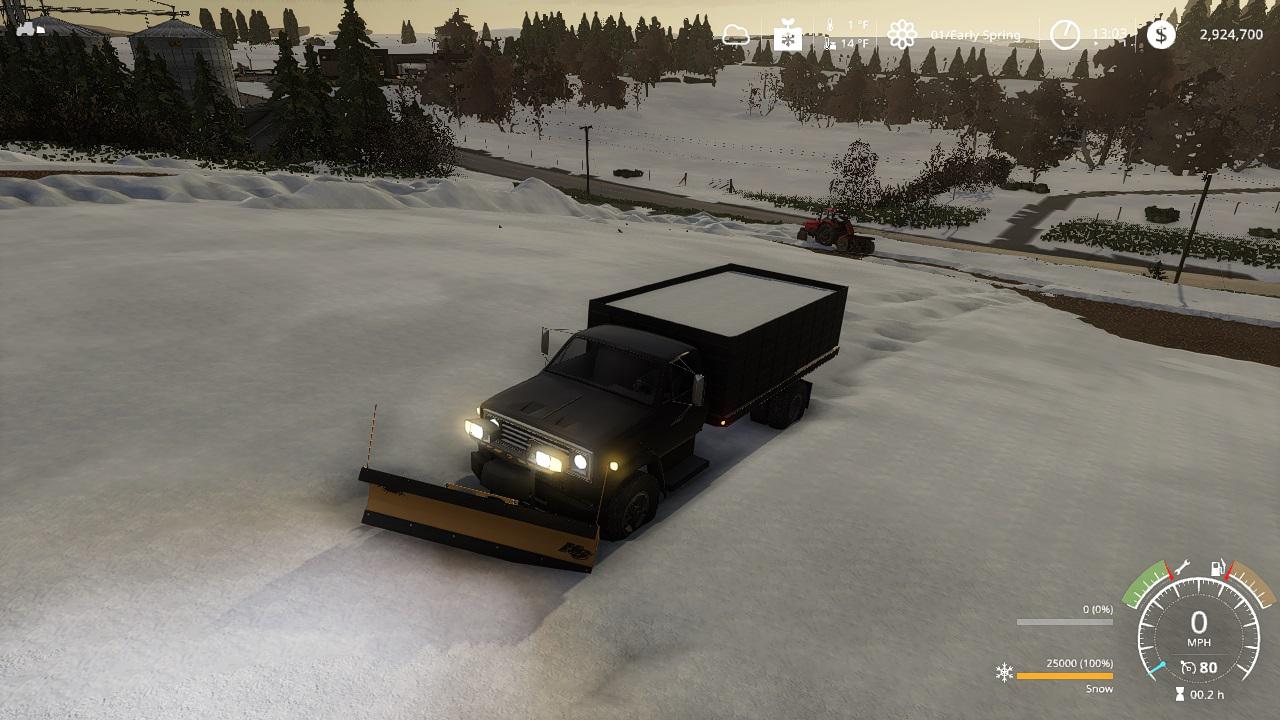
Task: Select the wrench damage icon on the gauge
Action: 1181,567
